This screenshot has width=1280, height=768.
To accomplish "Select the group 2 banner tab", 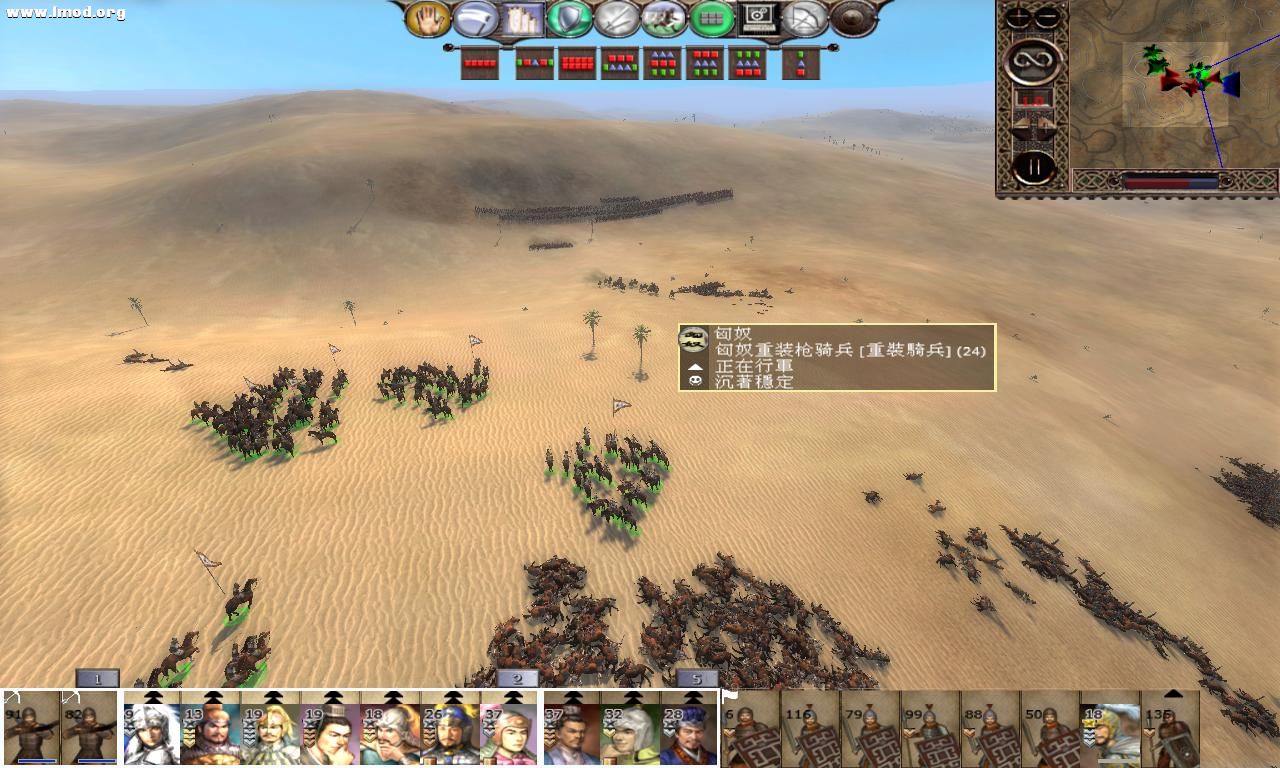I will pyautogui.click(x=516, y=679).
